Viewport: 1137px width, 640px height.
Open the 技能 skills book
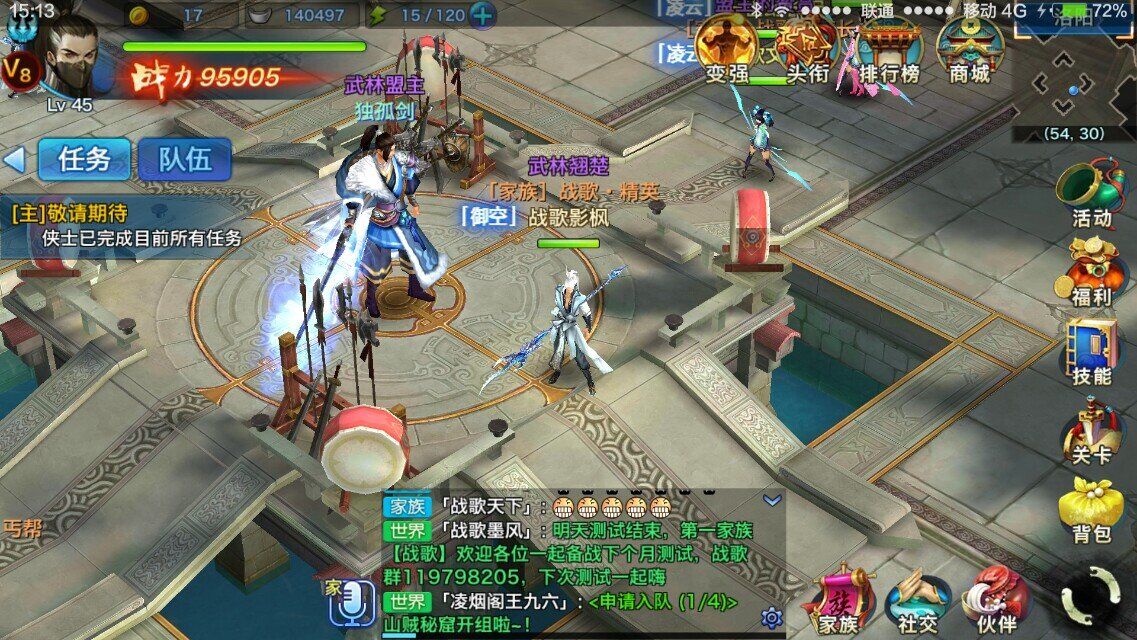[x=1090, y=352]
